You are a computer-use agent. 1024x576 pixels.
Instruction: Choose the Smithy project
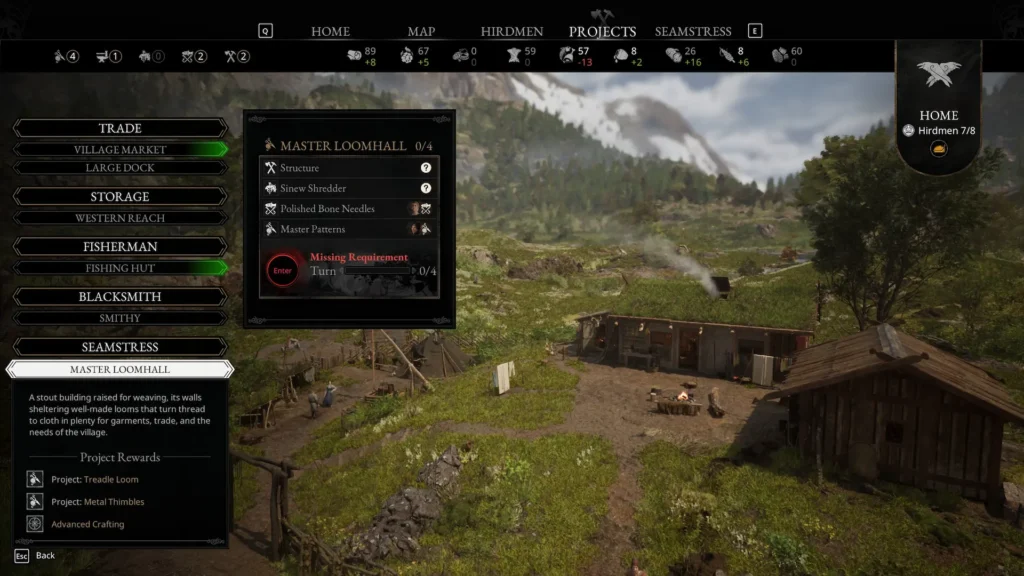click(120, 318)
